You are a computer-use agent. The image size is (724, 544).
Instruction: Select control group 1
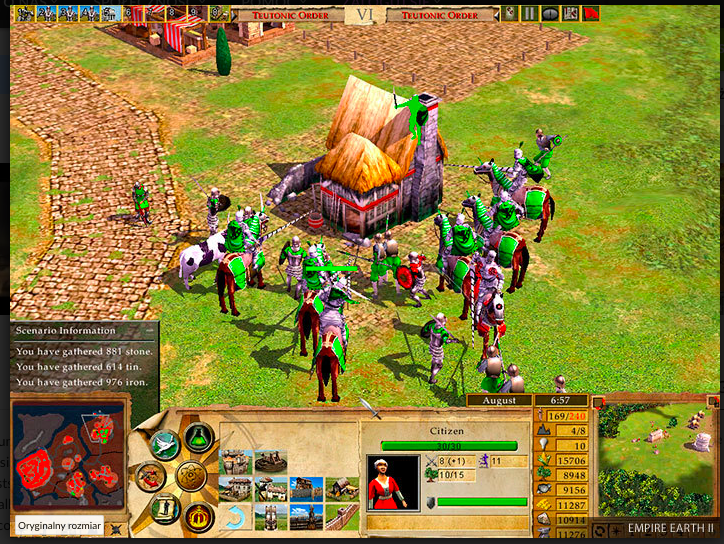[20, 13]
